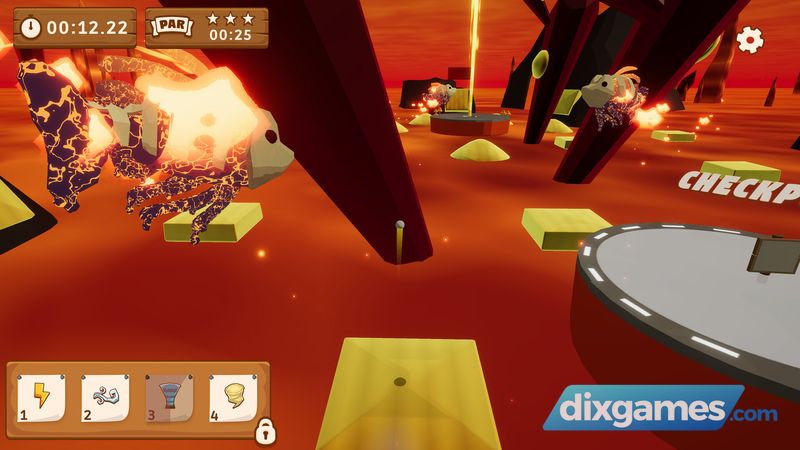
Task: Open the settings gear menu
Action: point(749,39)
